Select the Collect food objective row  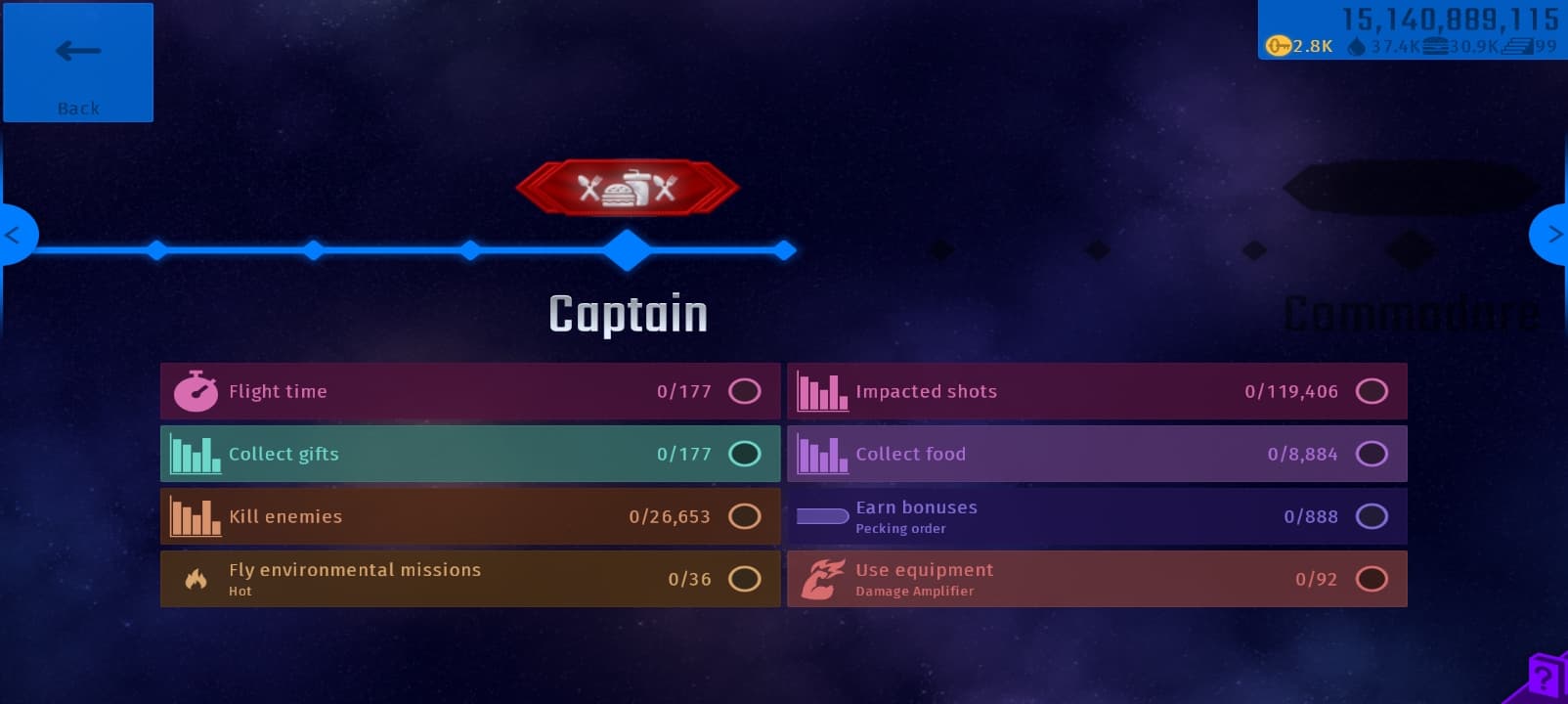(1096, 454)
